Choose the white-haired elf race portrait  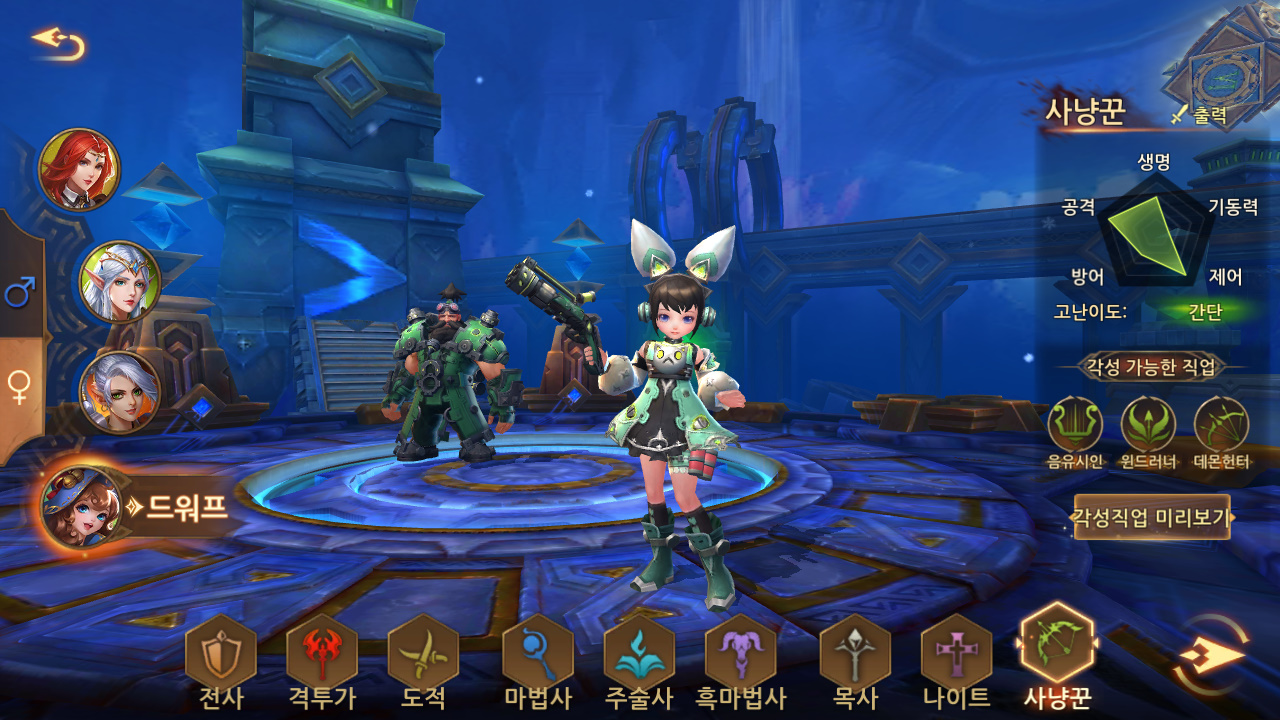tap(120, 282)
